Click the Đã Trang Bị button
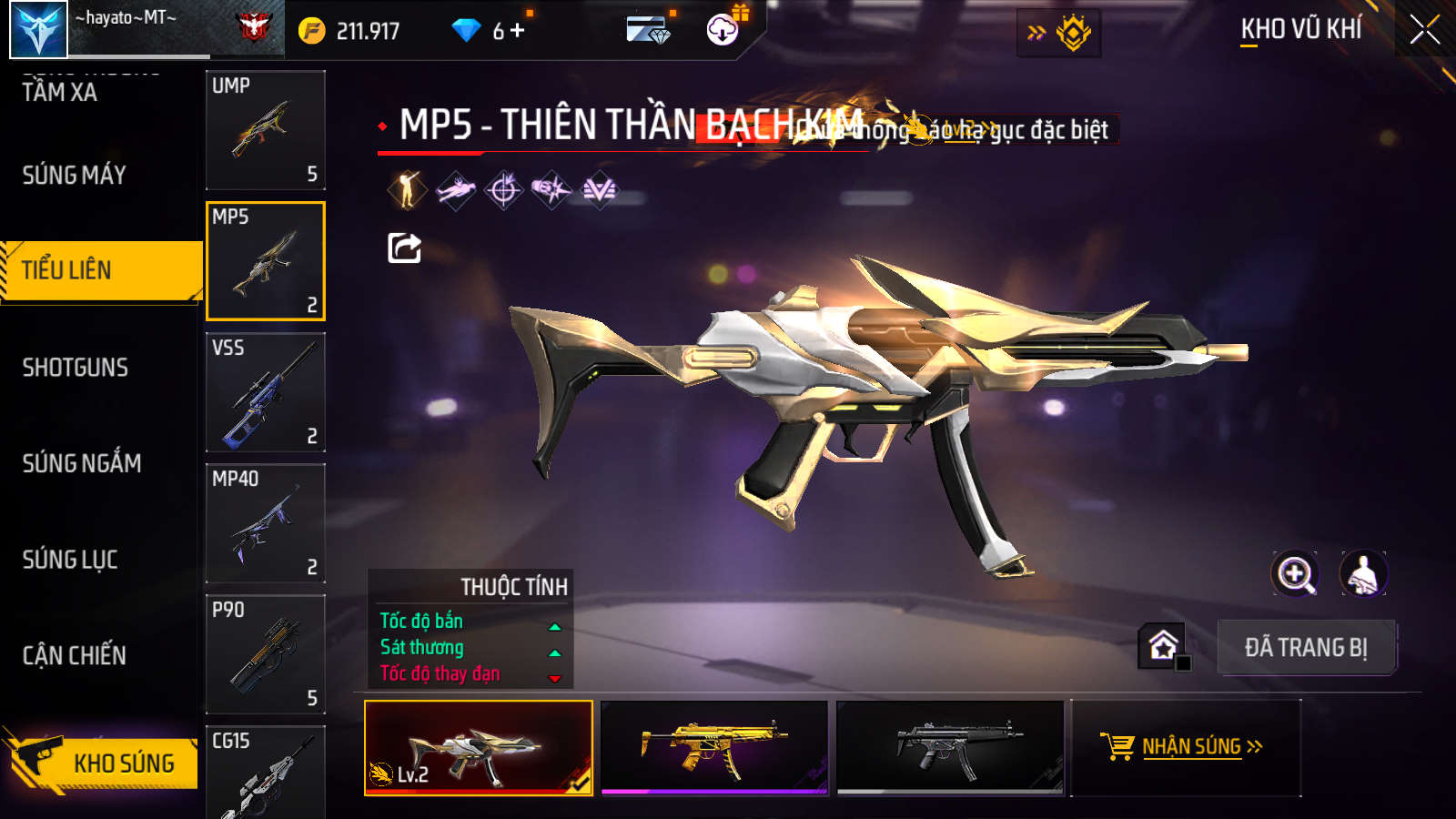This screenshot has width=1456, height=819. coord(1306,647)
